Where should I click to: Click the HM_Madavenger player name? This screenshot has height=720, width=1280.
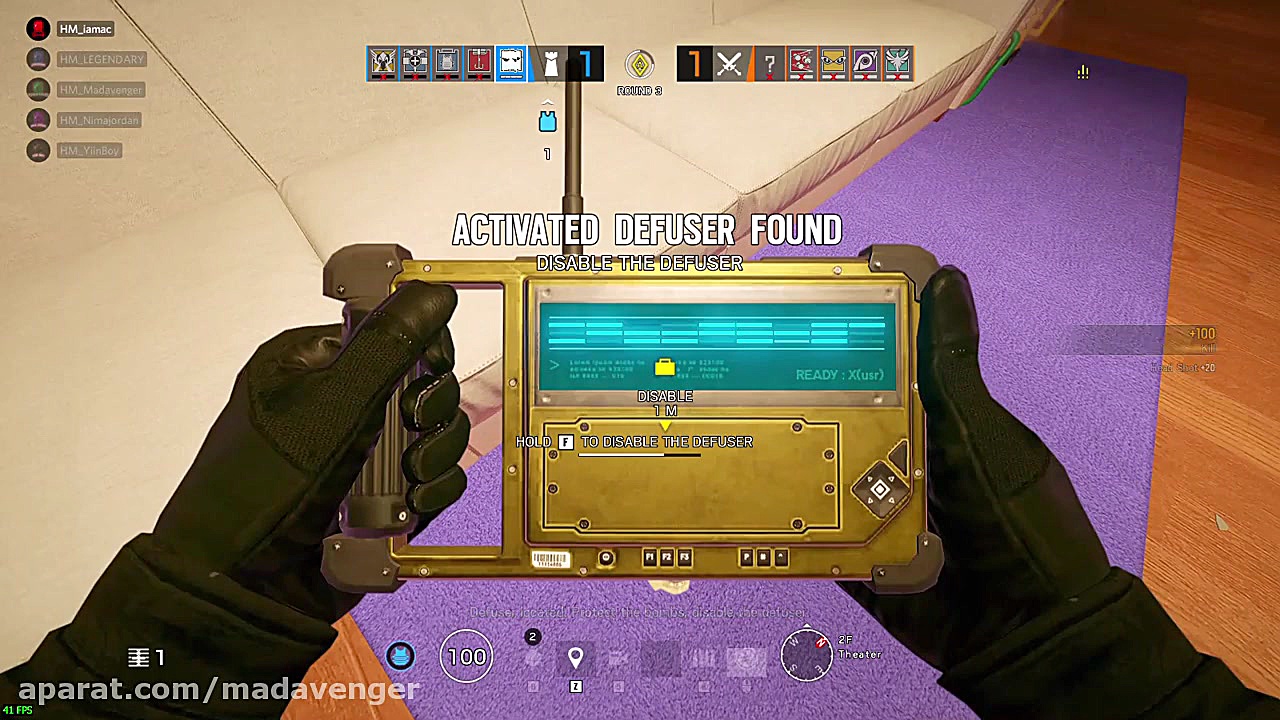point(102,90)
